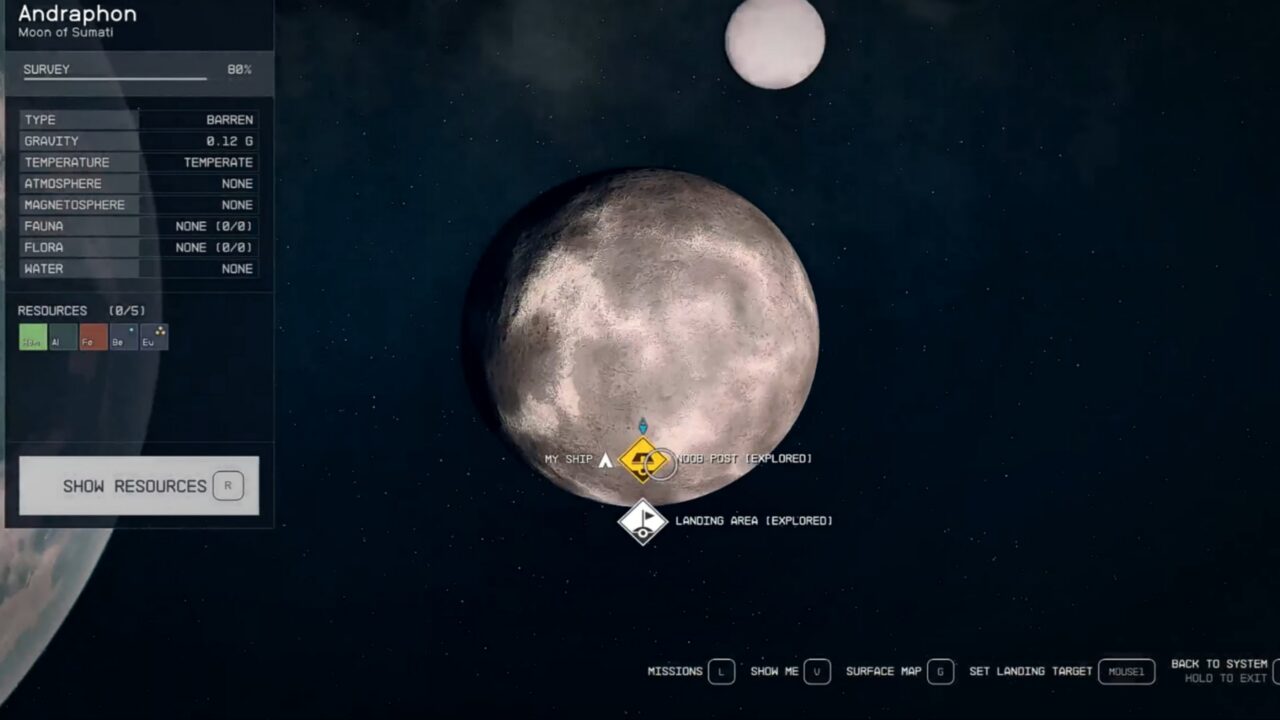The height and width of the screenshot is (720, 1280).
Task: Click the green first resource tile
Action: [x=33, y=338]
